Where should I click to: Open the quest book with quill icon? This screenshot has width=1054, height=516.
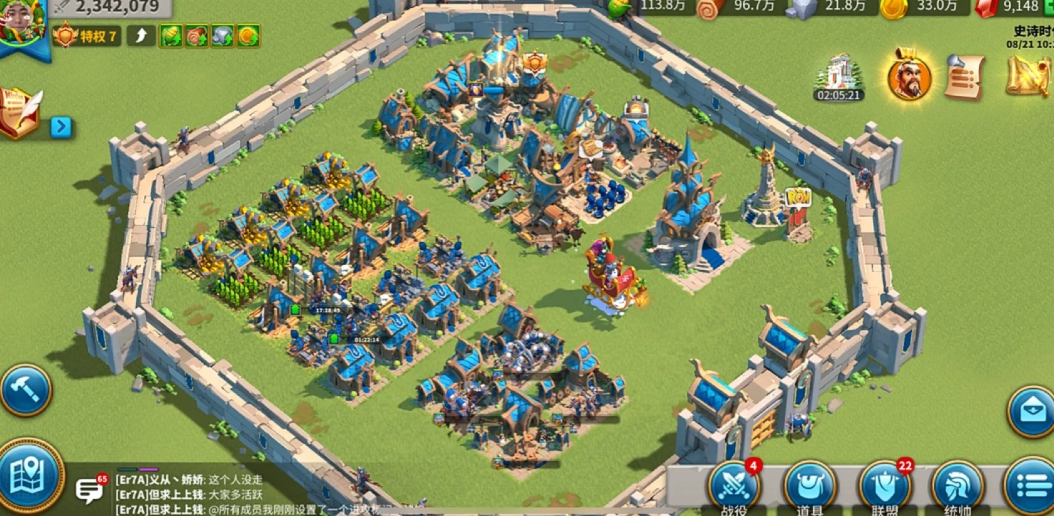coord(21,112)
